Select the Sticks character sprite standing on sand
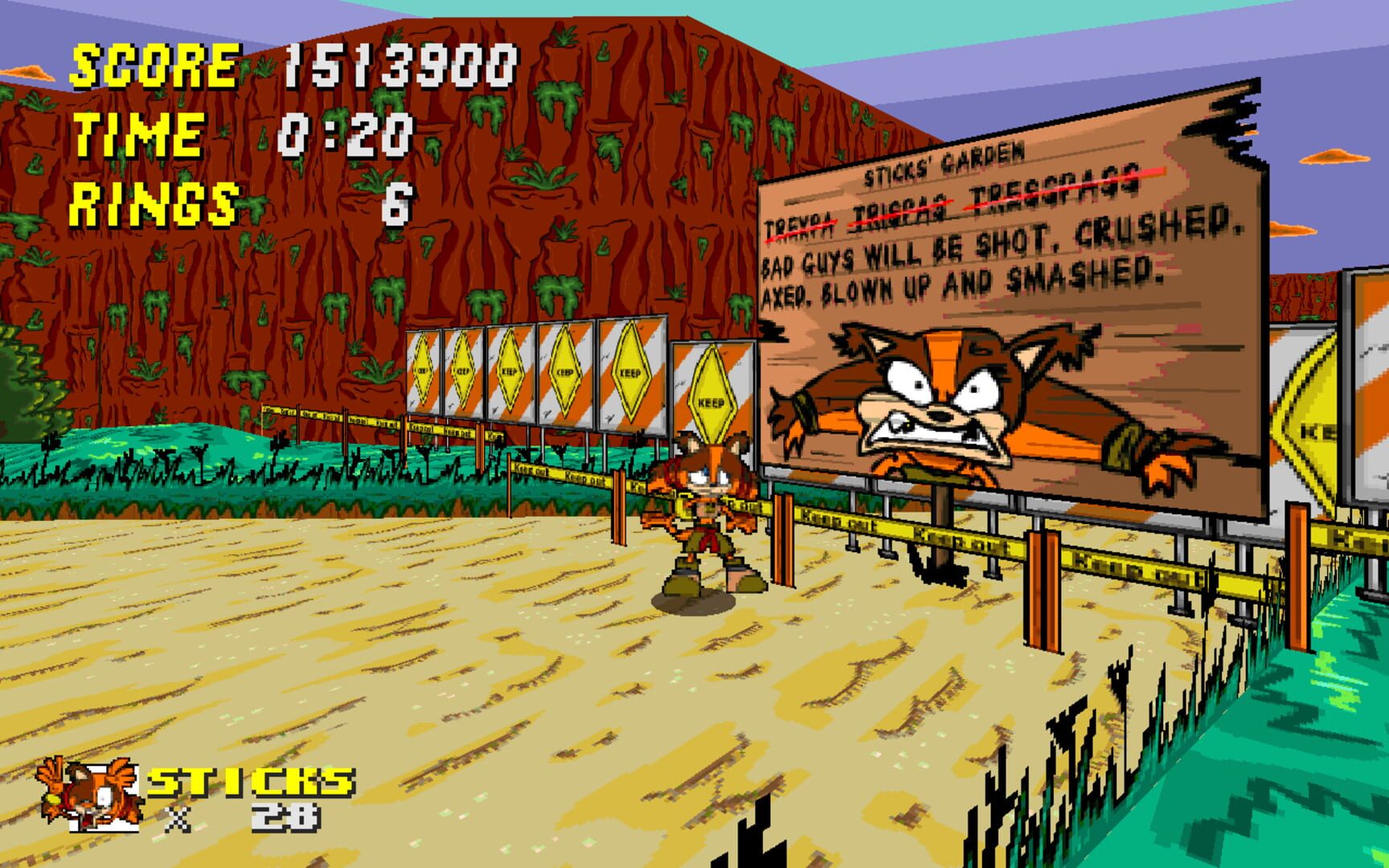 point(699,522)
